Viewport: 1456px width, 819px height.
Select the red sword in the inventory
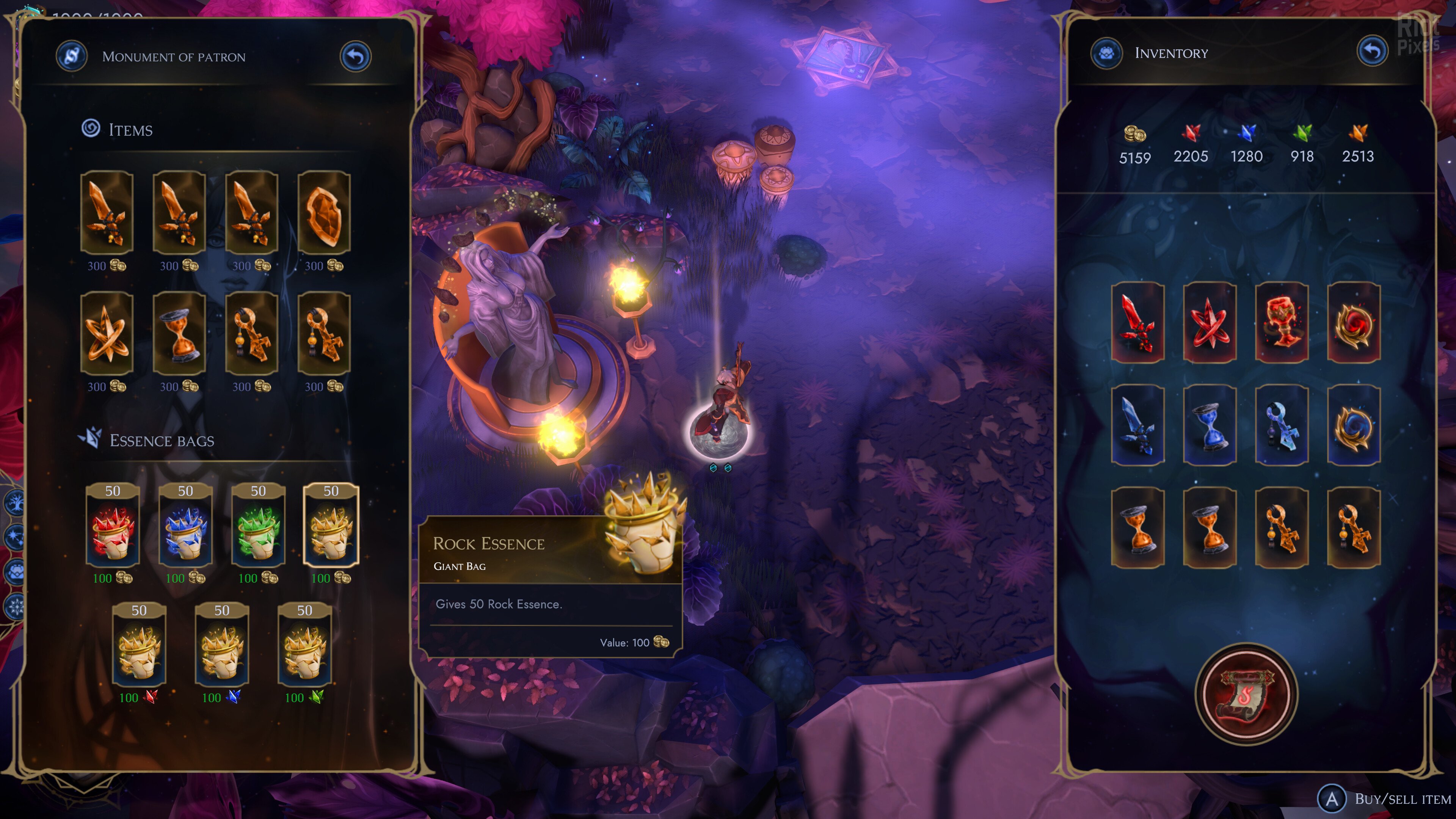coord(1137,322)
